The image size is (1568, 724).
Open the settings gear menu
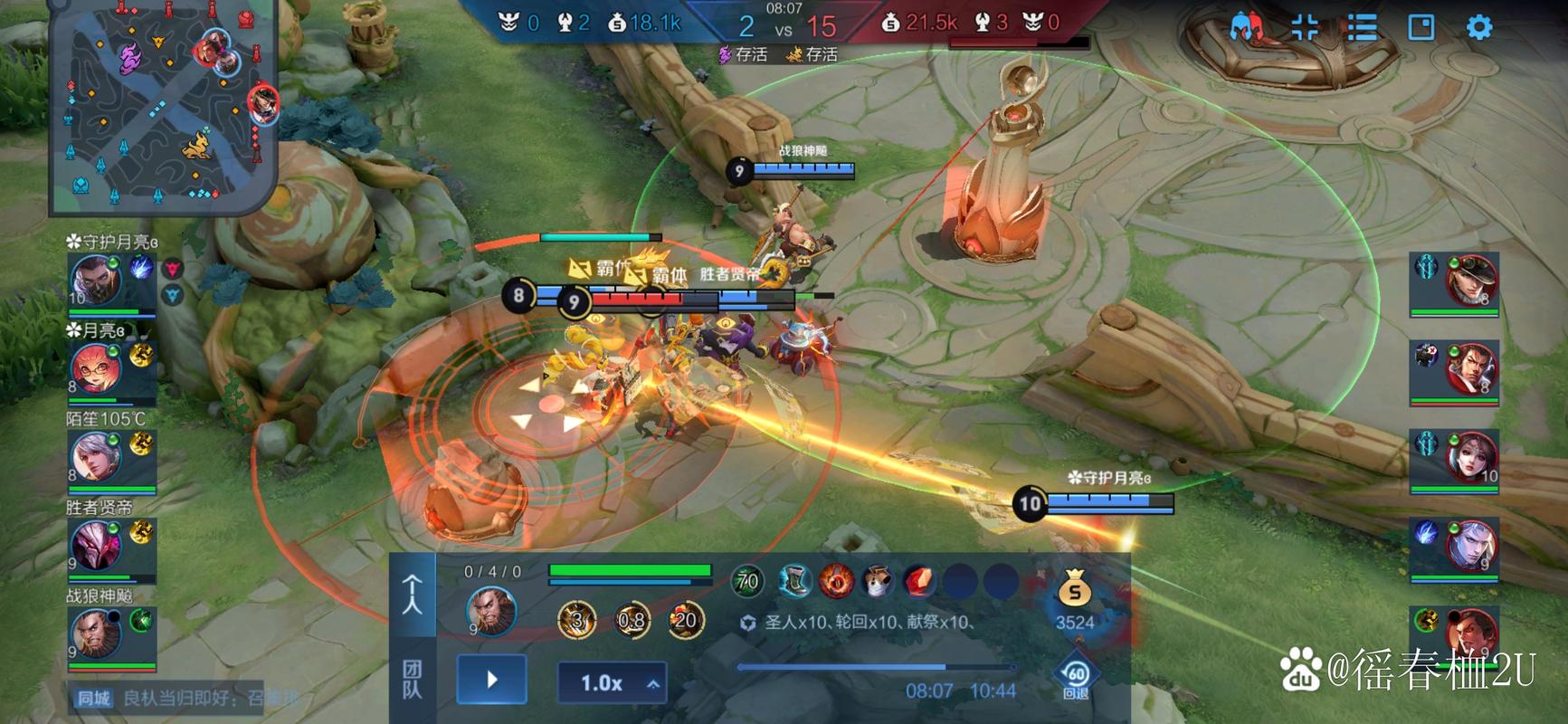1478,27
